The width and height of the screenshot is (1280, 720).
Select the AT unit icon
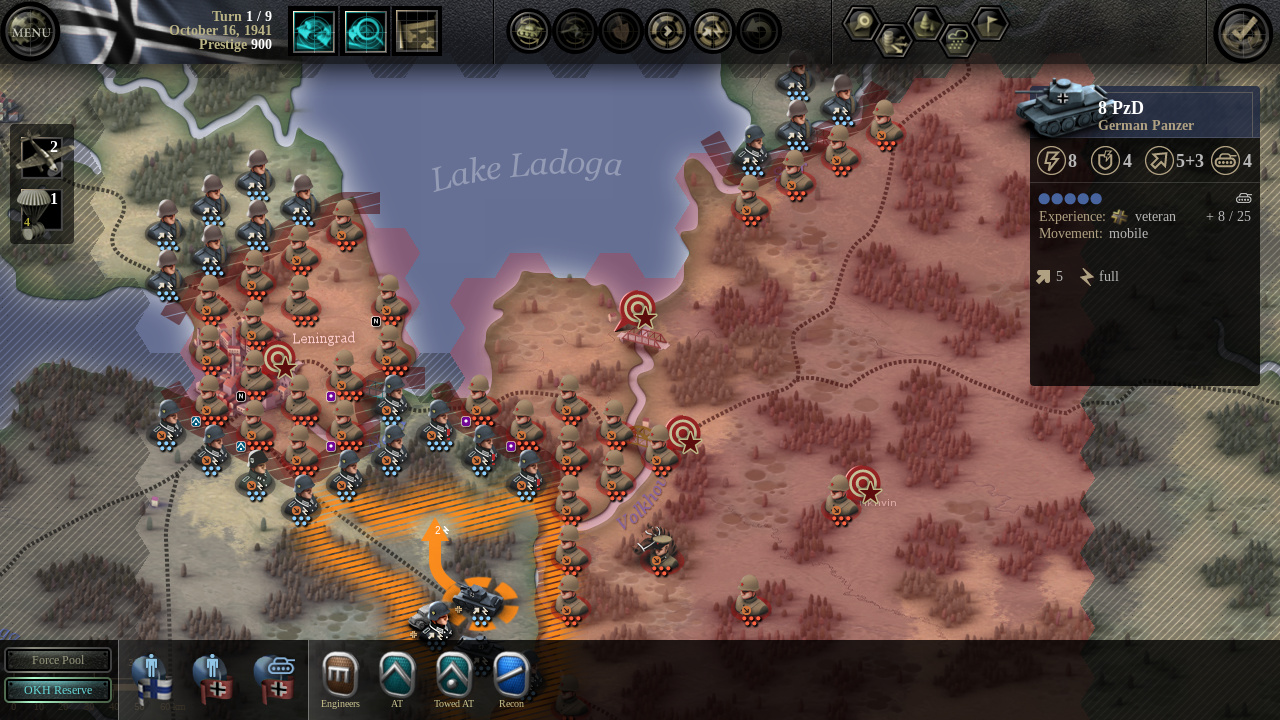pyautogui.click(x=397, y=675)
